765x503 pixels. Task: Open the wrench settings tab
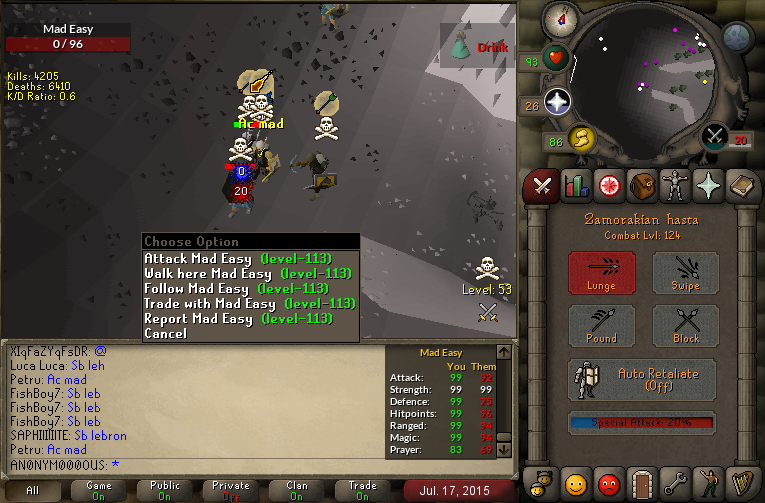point(677,484)
